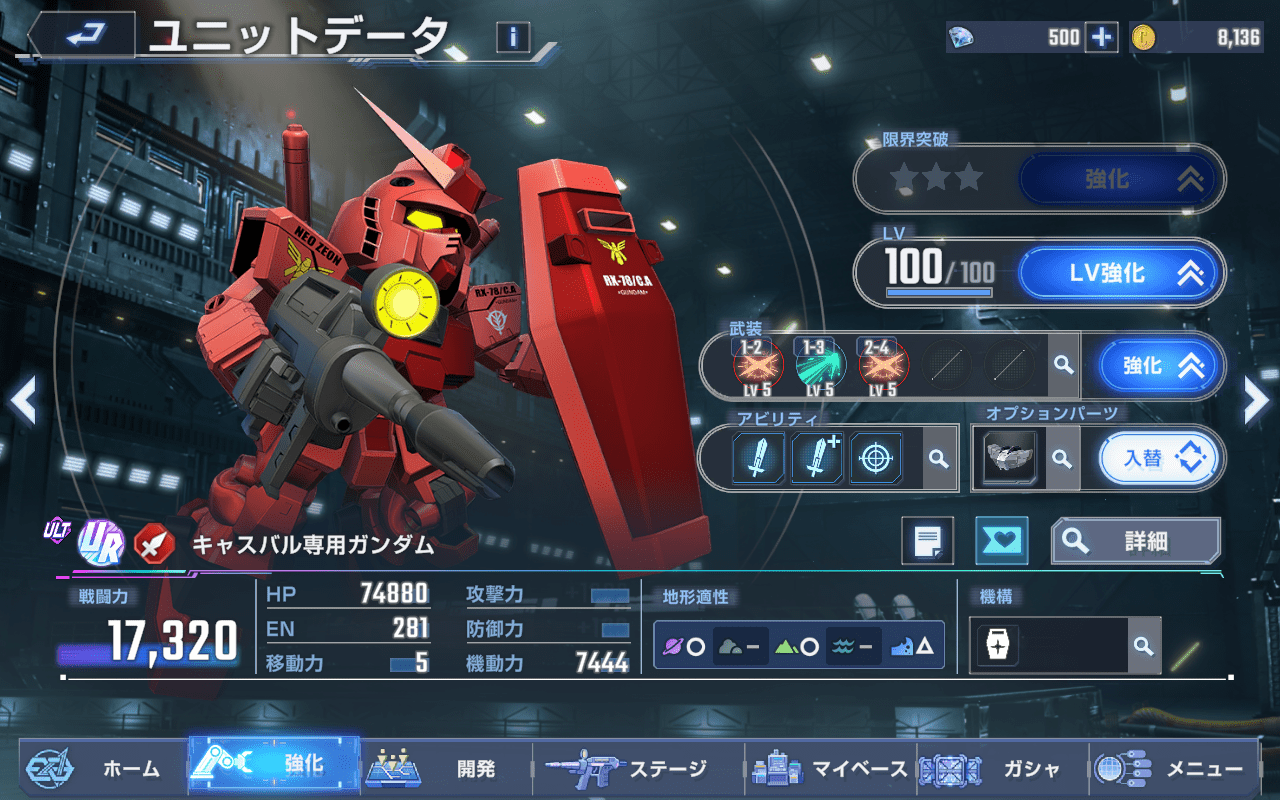Inspect weapons with the 武装 magnifier

click(1063, 366)
